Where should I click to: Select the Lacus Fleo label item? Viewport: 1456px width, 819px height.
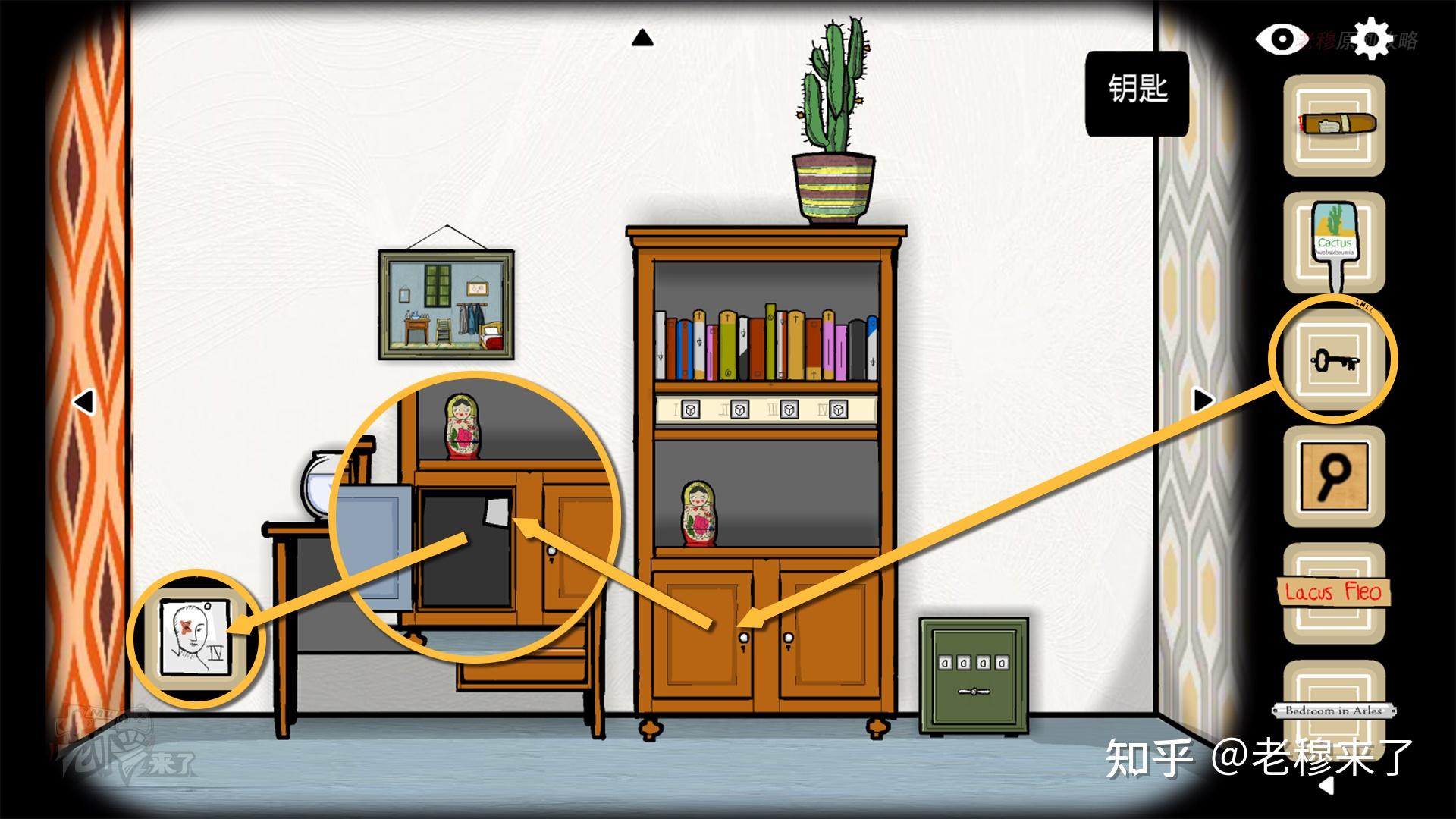coord(1334,593)
